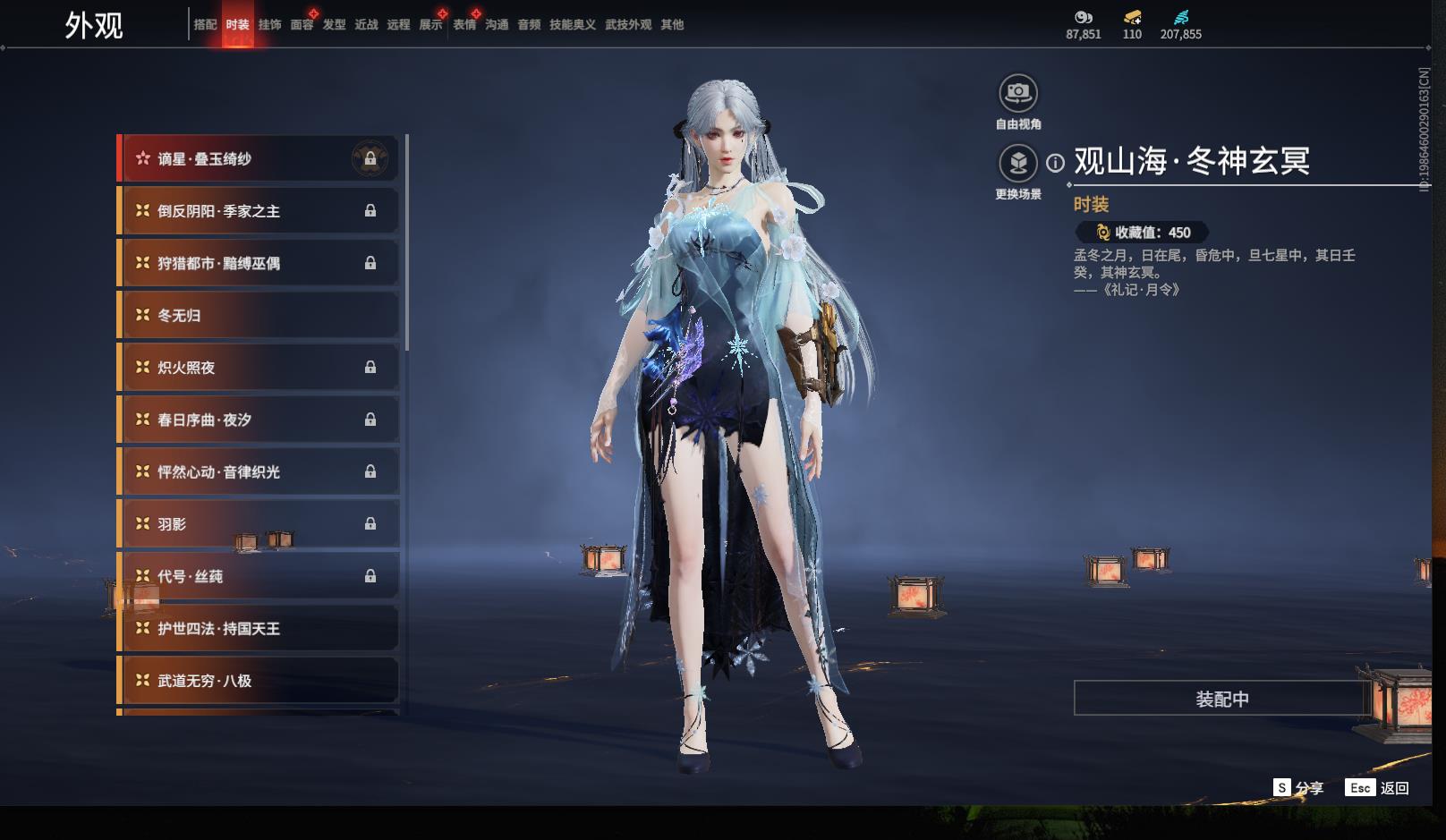1446x840 pixels.
Task: Switch to the 面容 face tab
Action: [x=302, y=25]
